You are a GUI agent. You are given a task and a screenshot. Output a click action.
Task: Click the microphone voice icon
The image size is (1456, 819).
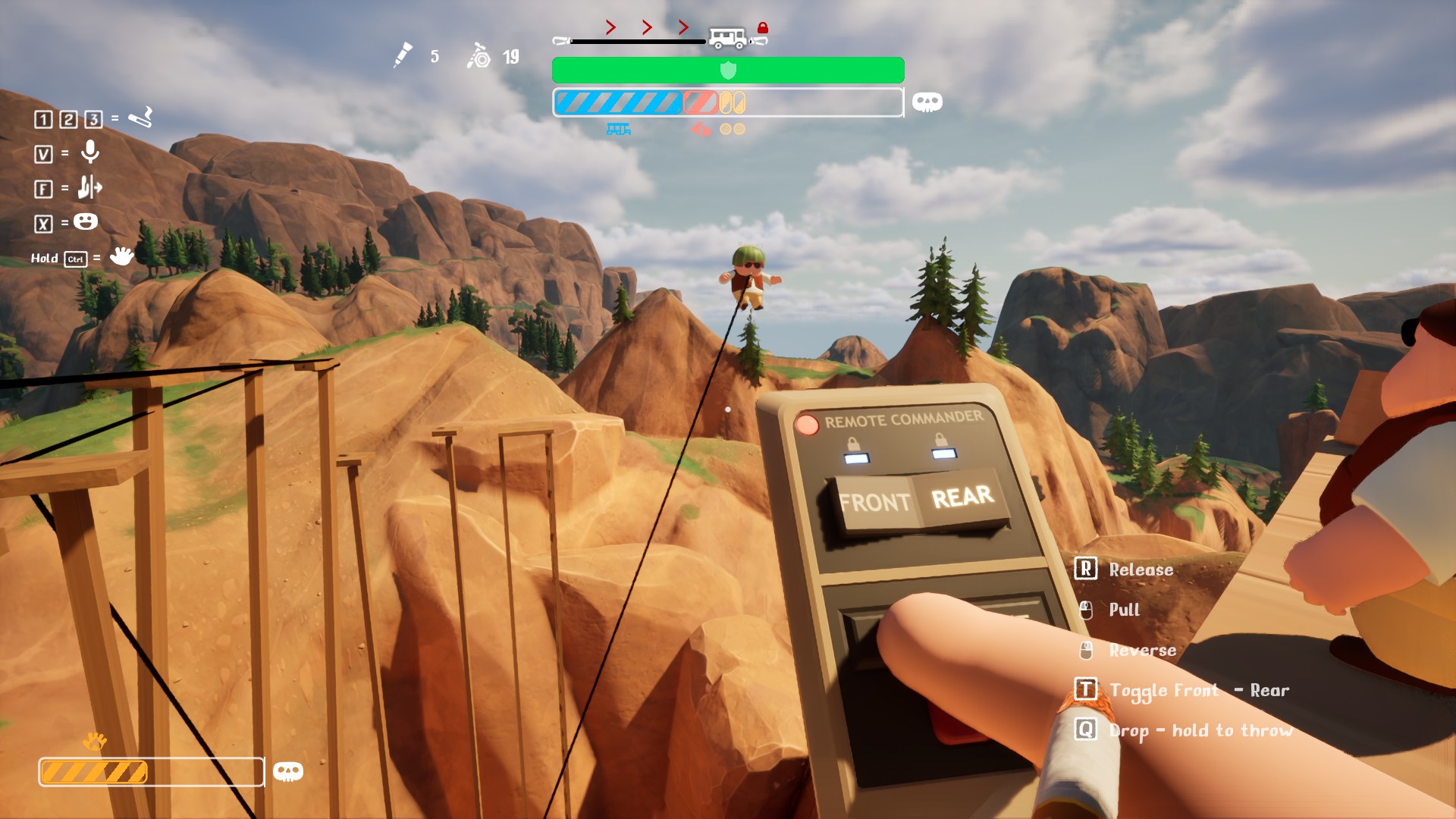click(90, 152)
